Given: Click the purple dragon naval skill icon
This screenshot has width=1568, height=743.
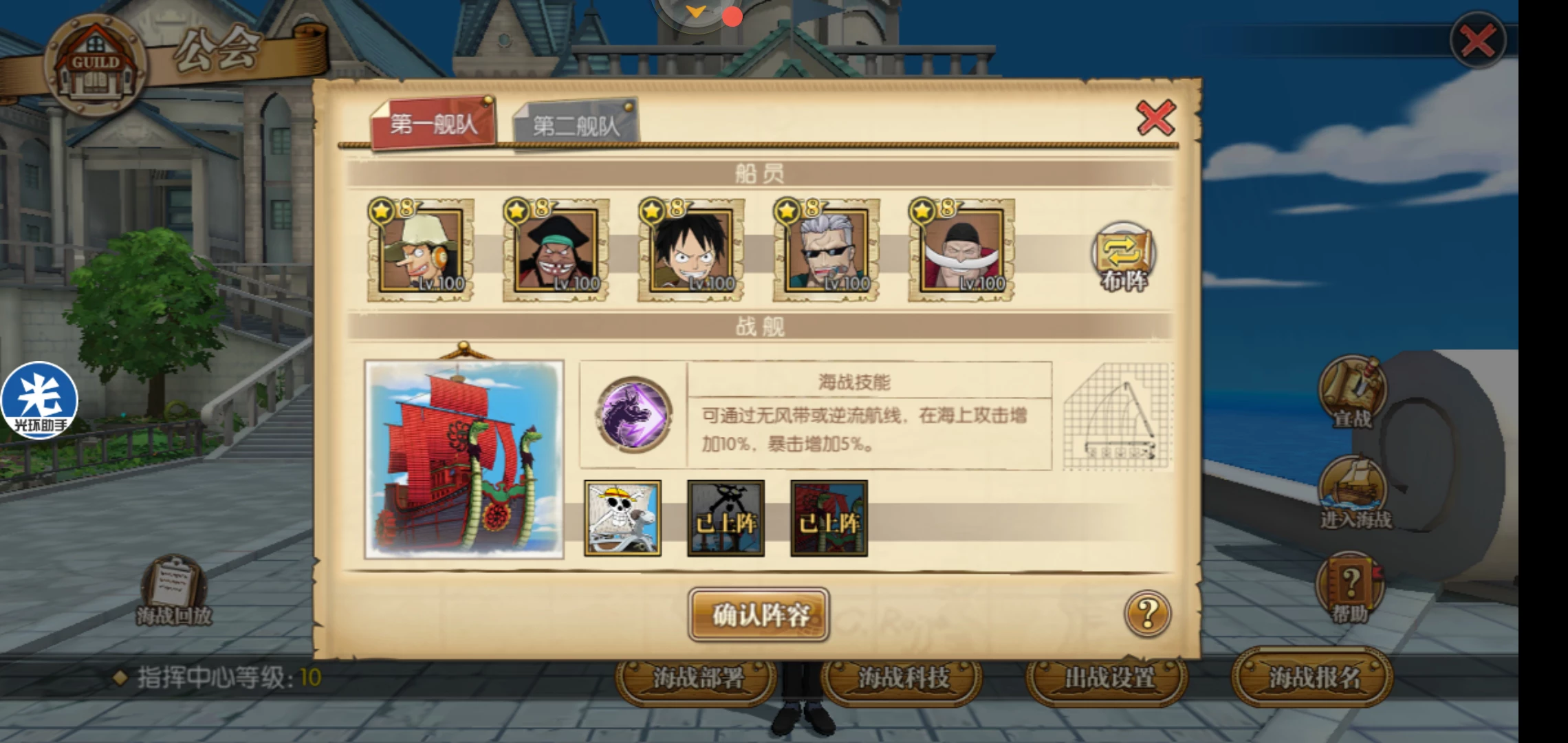Looking at the screenshot, I should [x=634, y=415].
